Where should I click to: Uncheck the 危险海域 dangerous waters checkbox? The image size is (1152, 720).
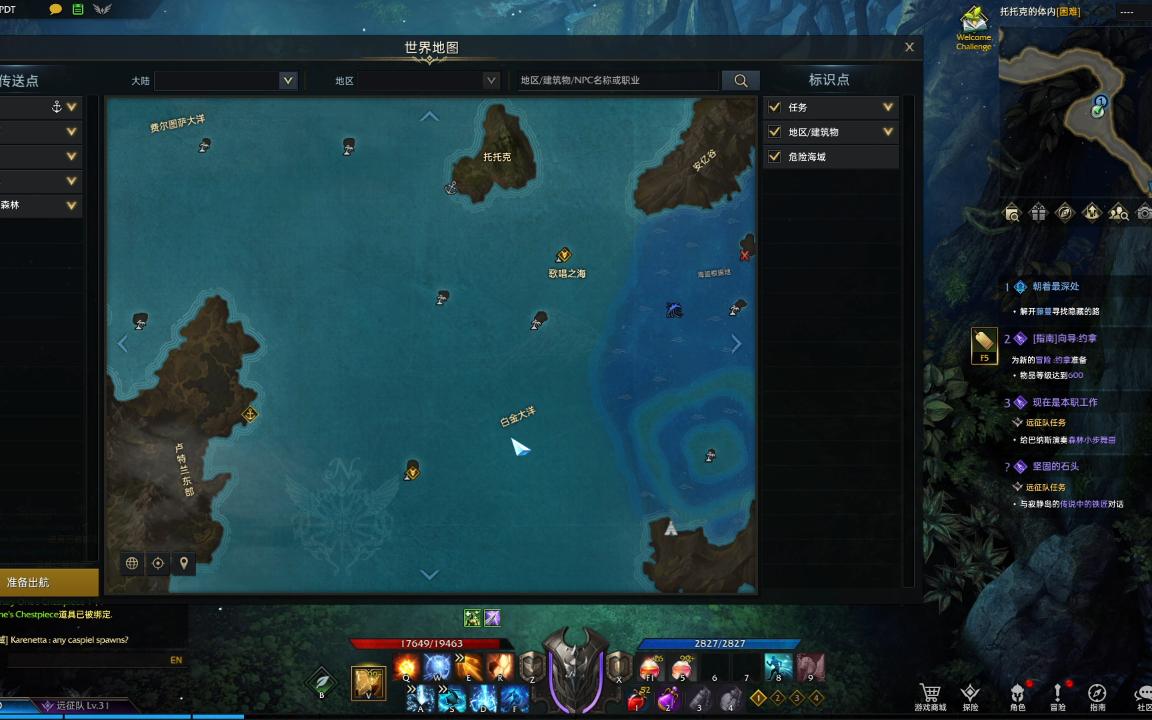[774, 157]
